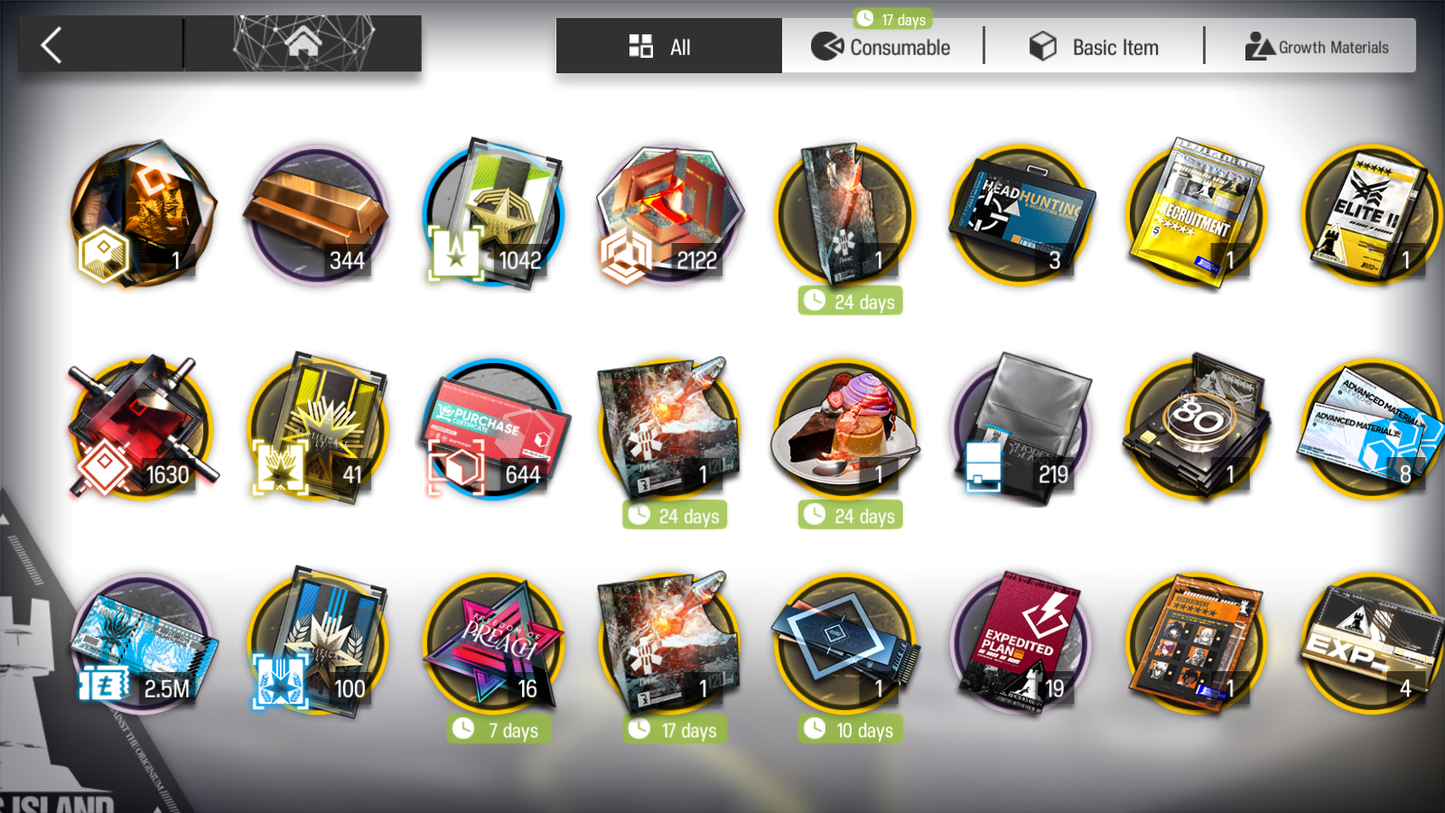Choose the yellow Recruitment permit bag
Screen dimensions: 1445x813
pyautogui.click(x=1196, y=214)
